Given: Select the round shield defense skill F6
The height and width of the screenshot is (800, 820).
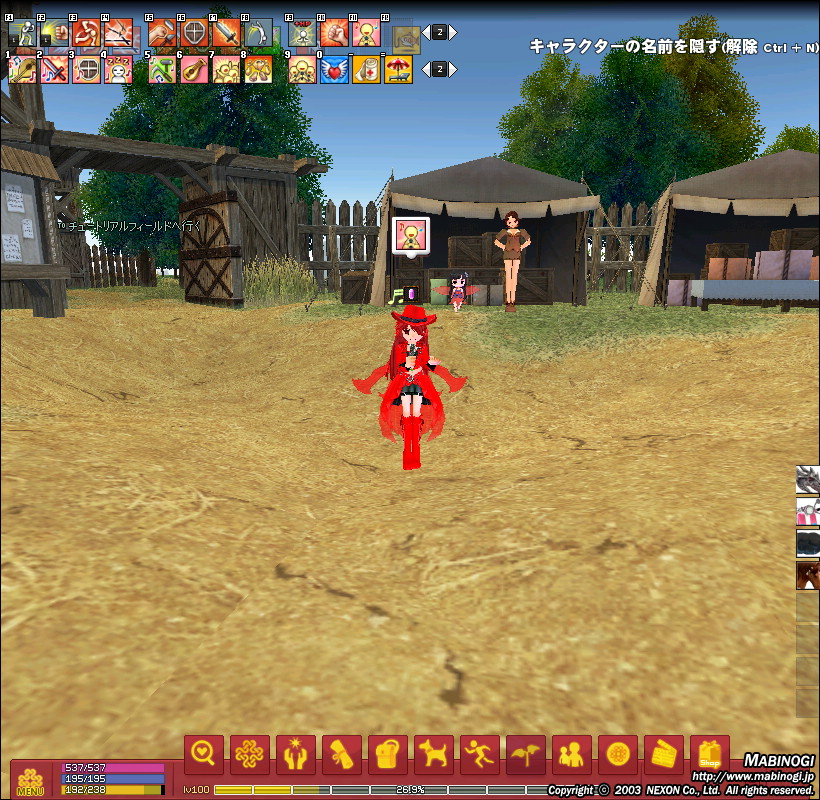Looking at the screenshot, I should 194,34.
